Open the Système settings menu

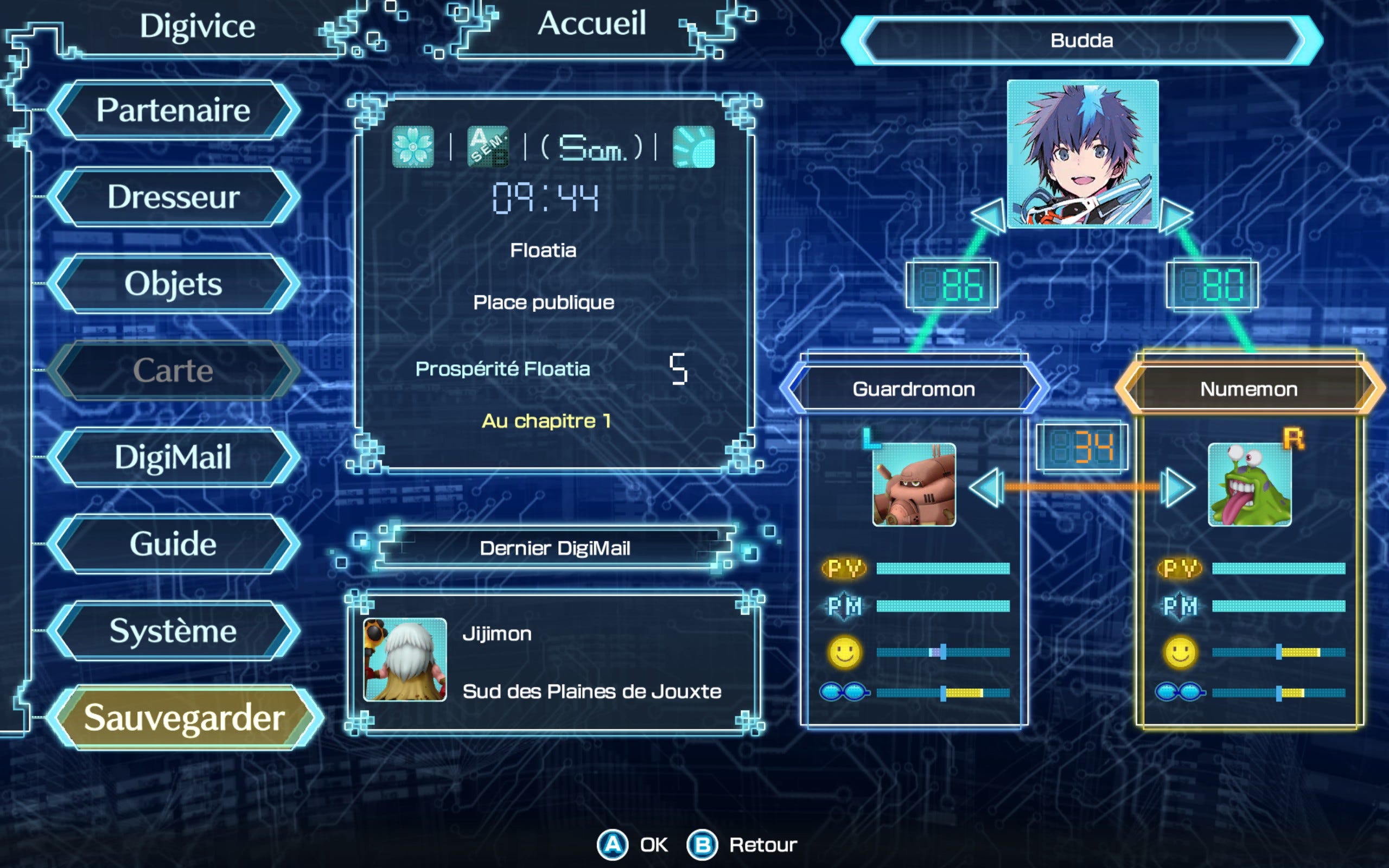coord(173,630)
